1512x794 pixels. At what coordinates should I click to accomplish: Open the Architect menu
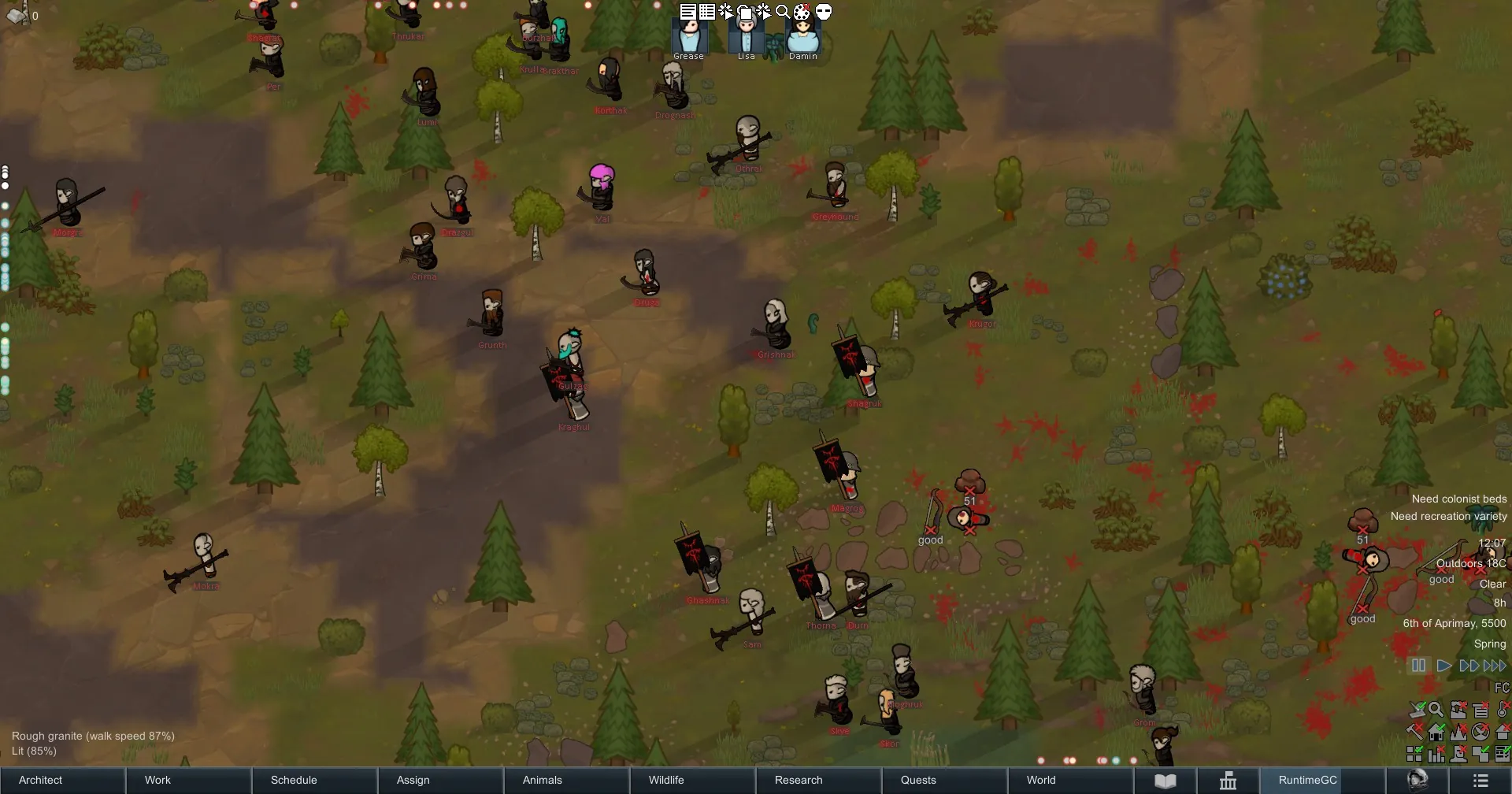click(x=41, y=780)
